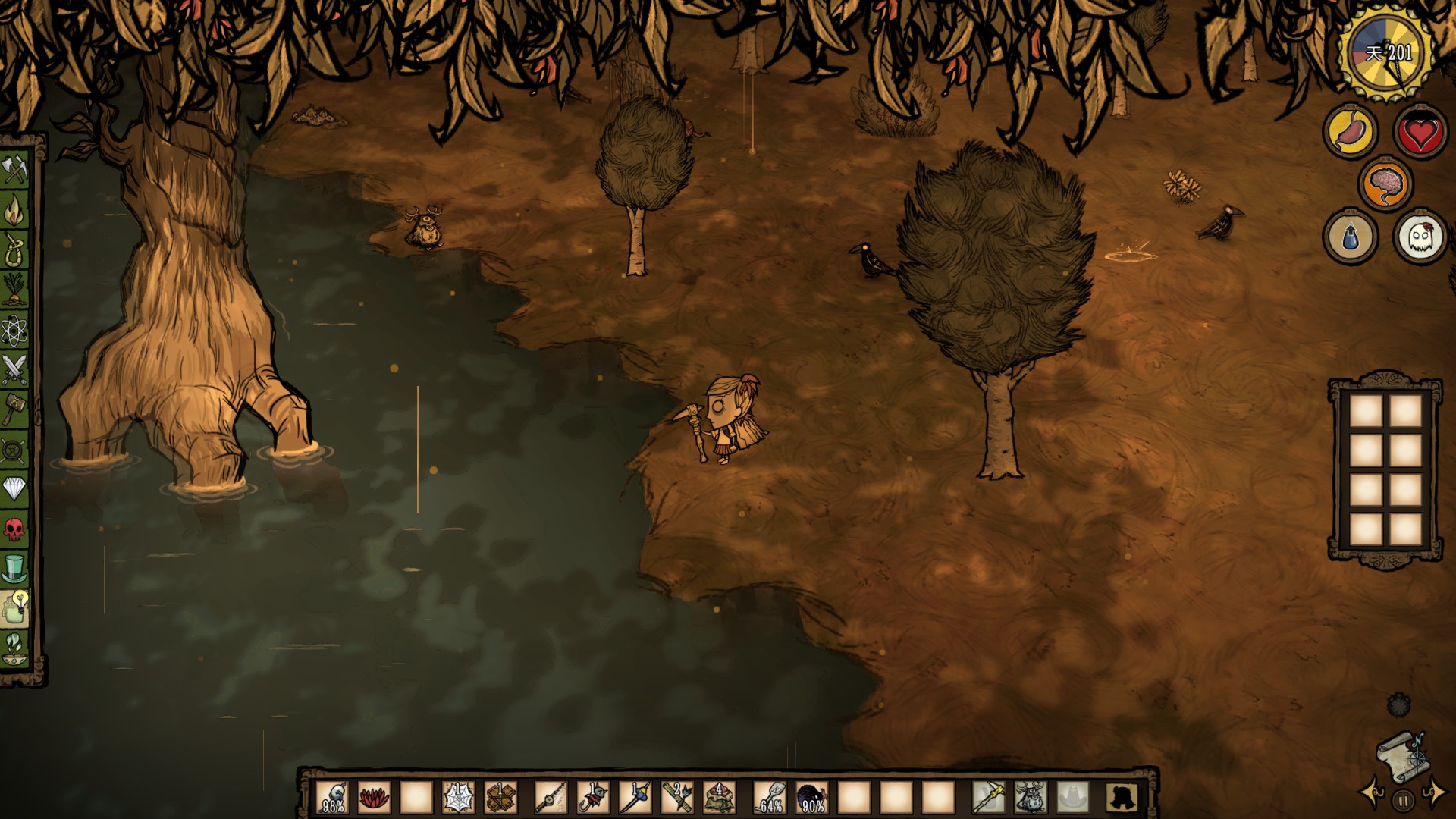Select the red lotus flower slot
This screenshot has width=1456, height=819.
click(x=374, y=798)
